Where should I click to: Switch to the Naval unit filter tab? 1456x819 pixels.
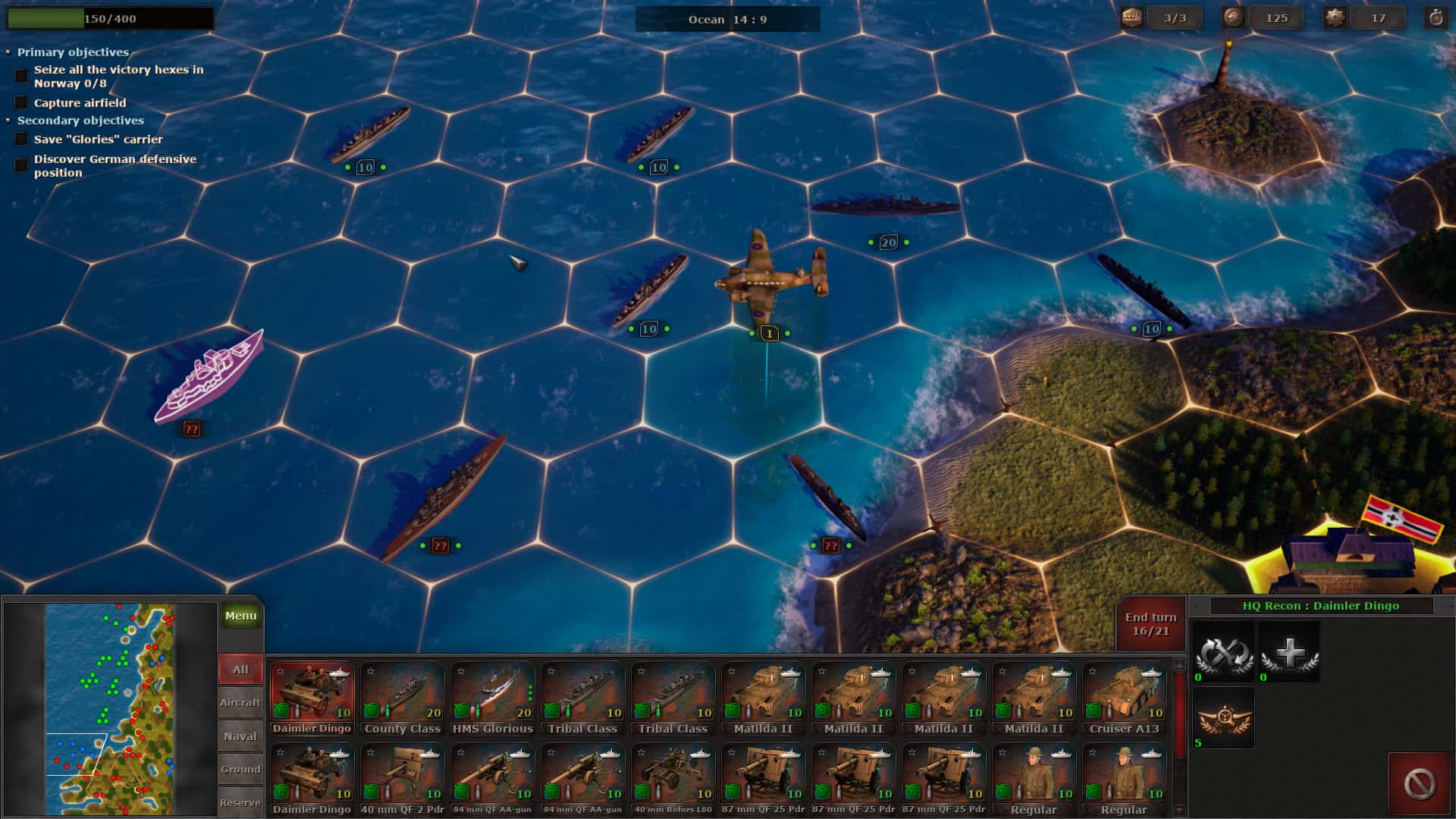pyautogui.click(x=240, y=736)
